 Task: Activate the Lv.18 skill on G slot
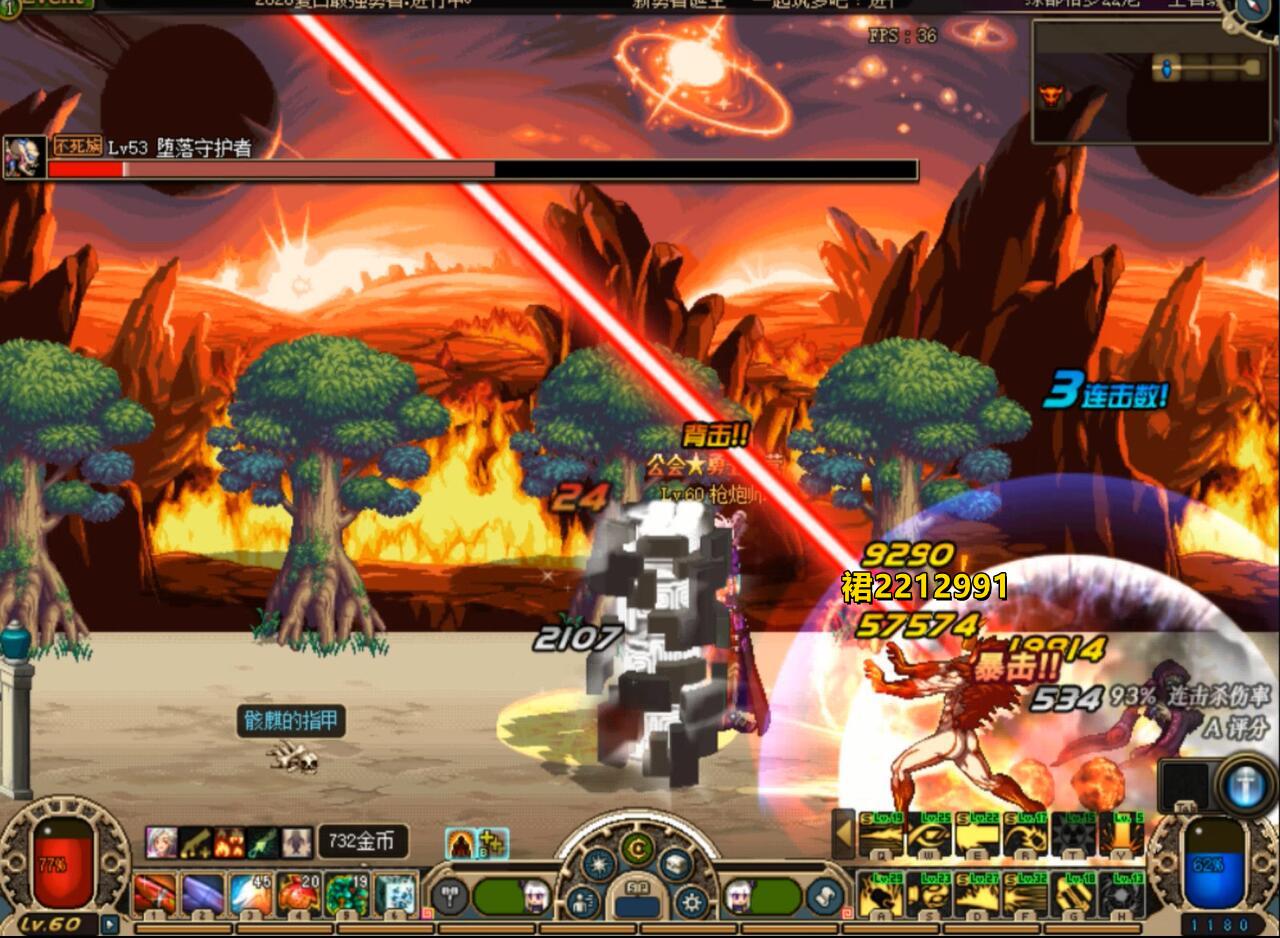click(x=1073, y=894)
